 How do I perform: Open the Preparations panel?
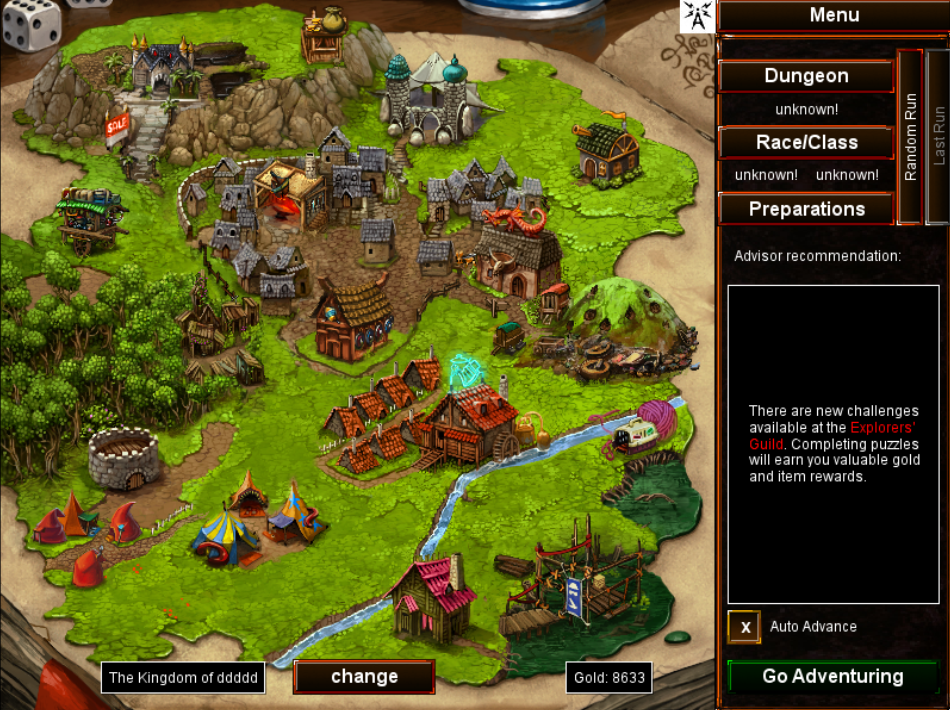click(806, 209)
